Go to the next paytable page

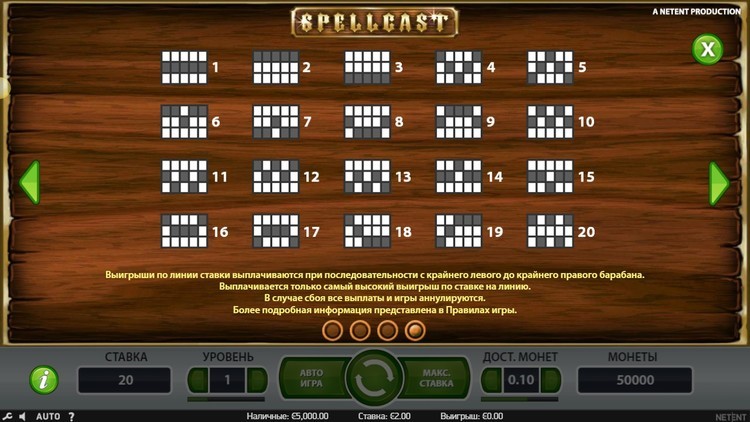pos(718,183)
